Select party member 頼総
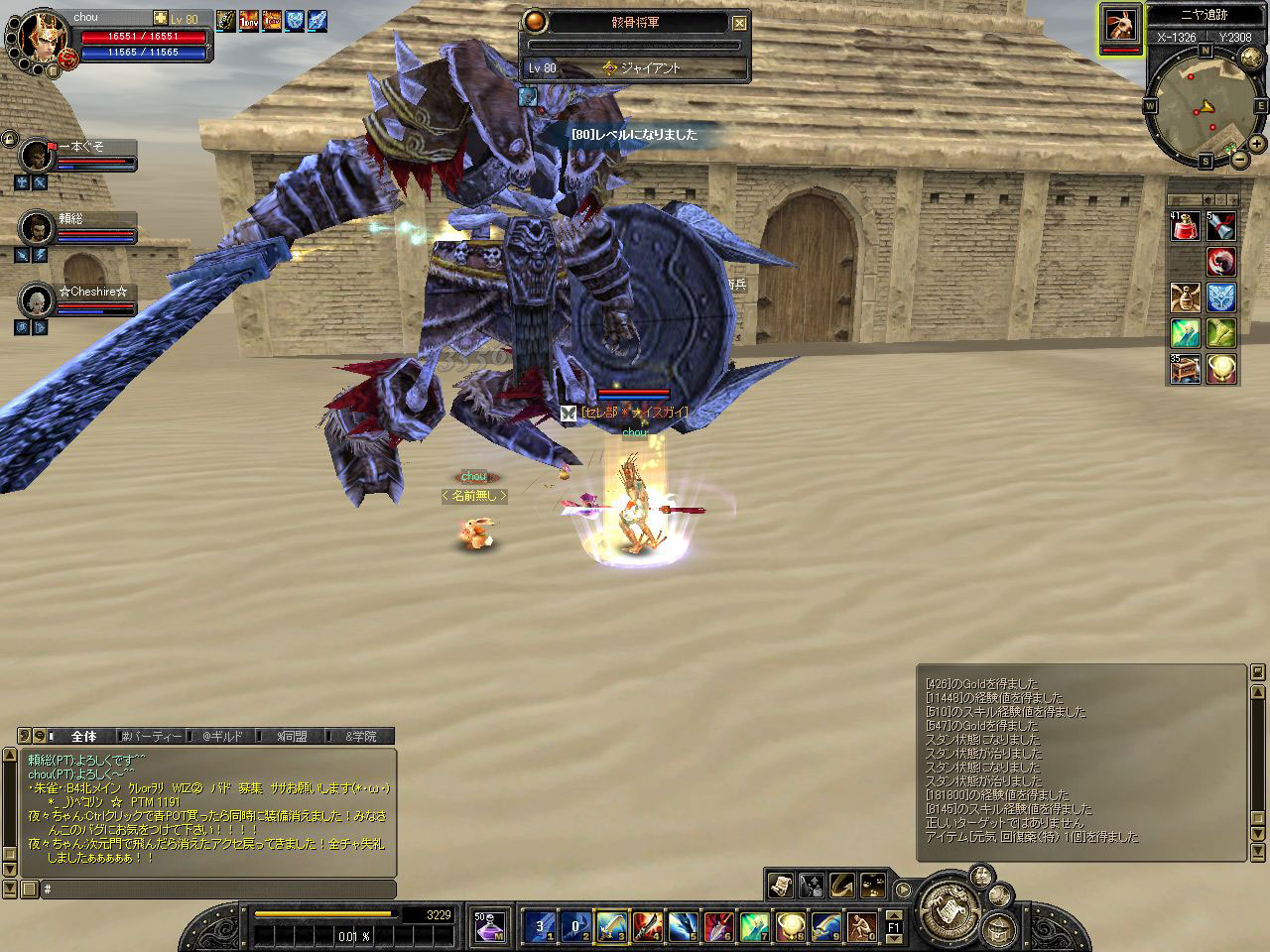Screen dimensions: 1270x952 pyautogui.click(x=38, y=228)
